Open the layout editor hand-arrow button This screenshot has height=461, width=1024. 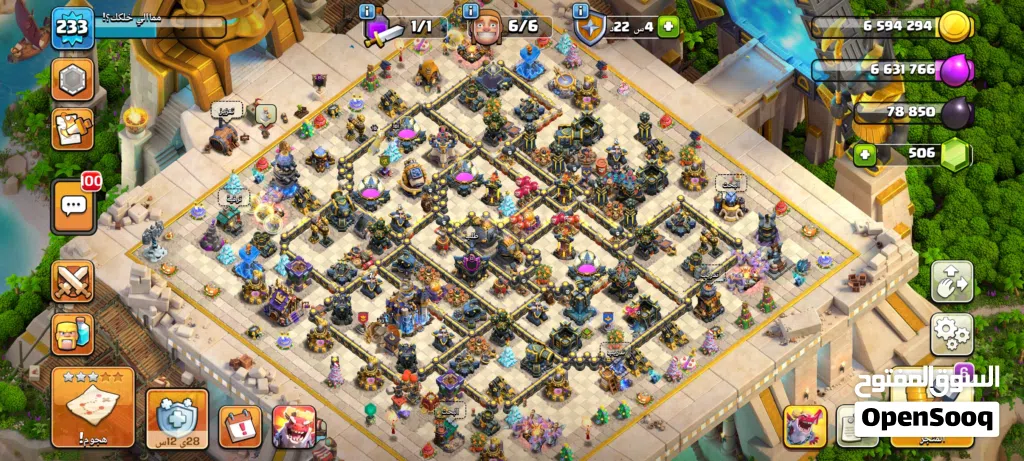click(951, 282)
